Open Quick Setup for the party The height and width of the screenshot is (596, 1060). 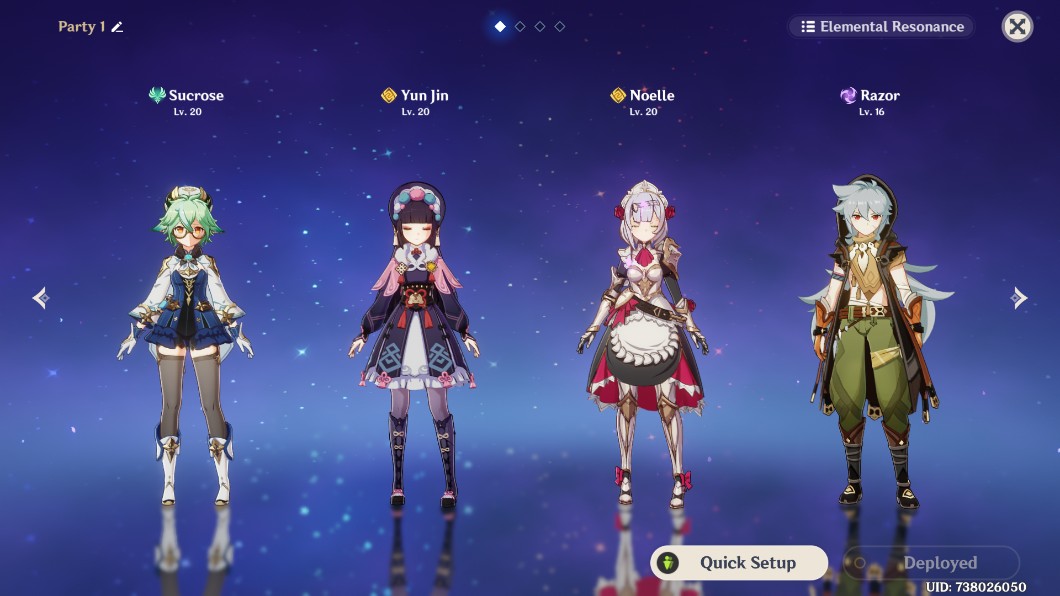coord(739,563)
